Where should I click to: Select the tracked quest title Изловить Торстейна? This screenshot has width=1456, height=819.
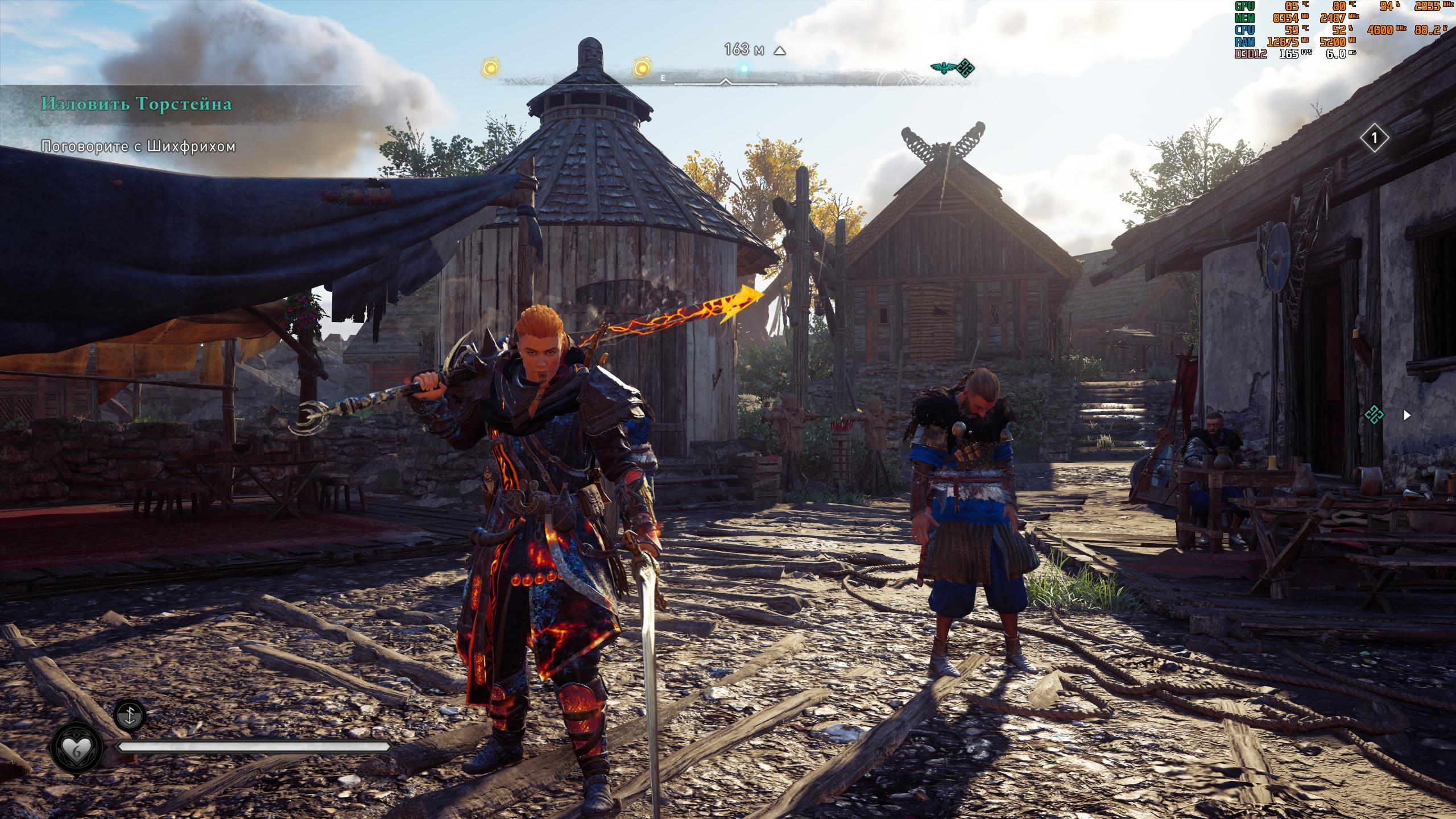point(136,104)
